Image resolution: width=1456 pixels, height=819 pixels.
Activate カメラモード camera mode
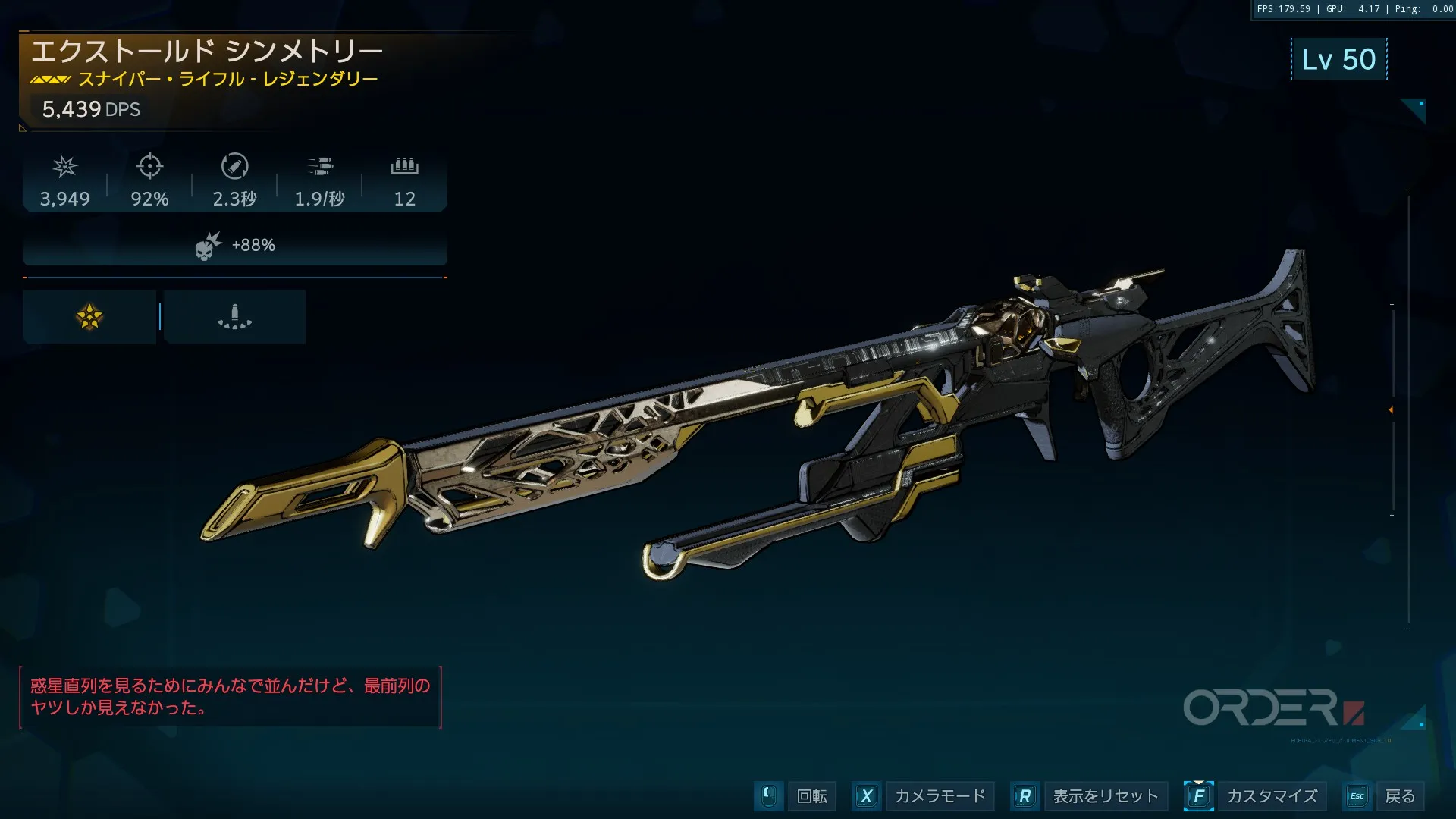tap(940, 796)
